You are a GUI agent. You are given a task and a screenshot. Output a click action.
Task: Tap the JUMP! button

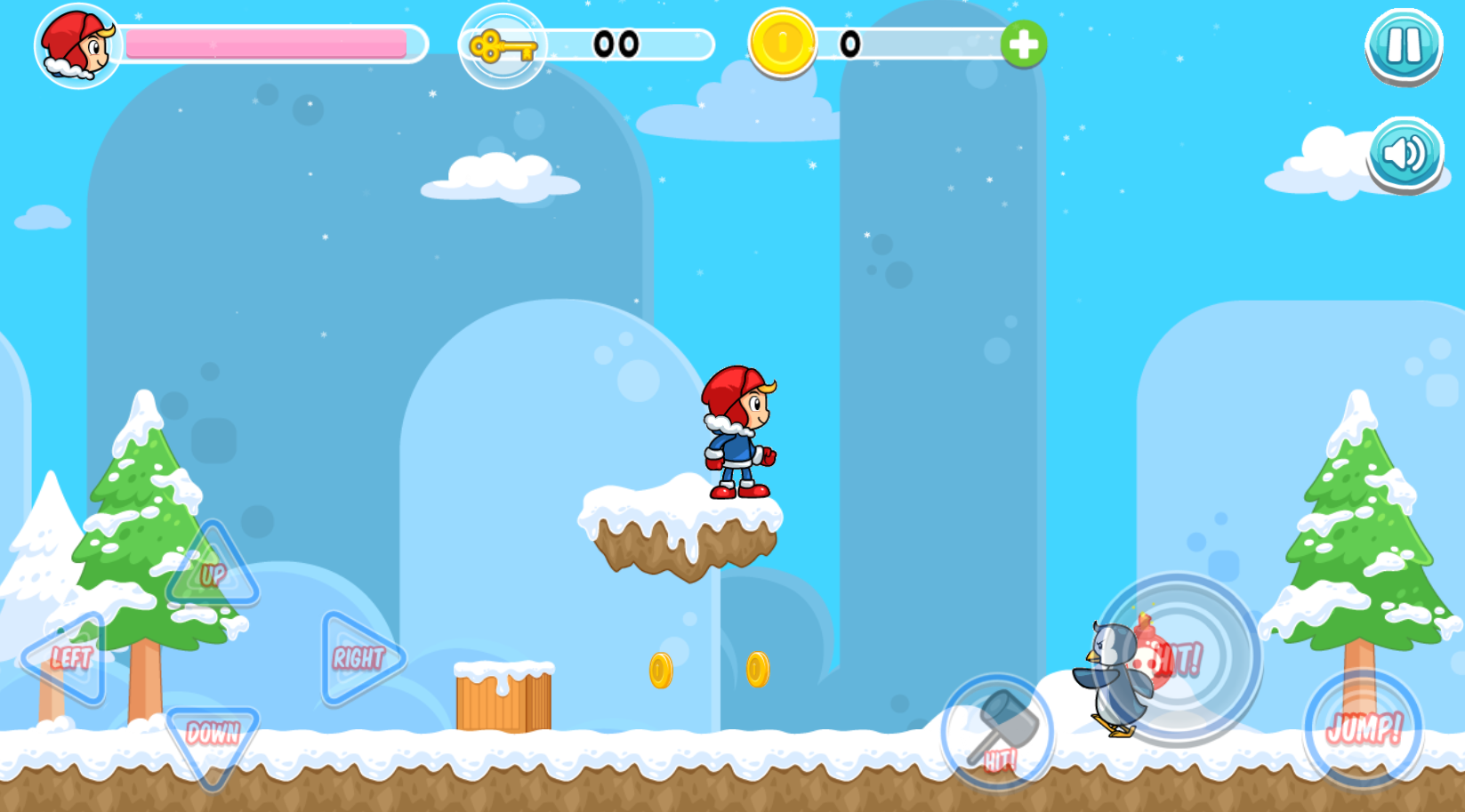(x=1363, y=729)
